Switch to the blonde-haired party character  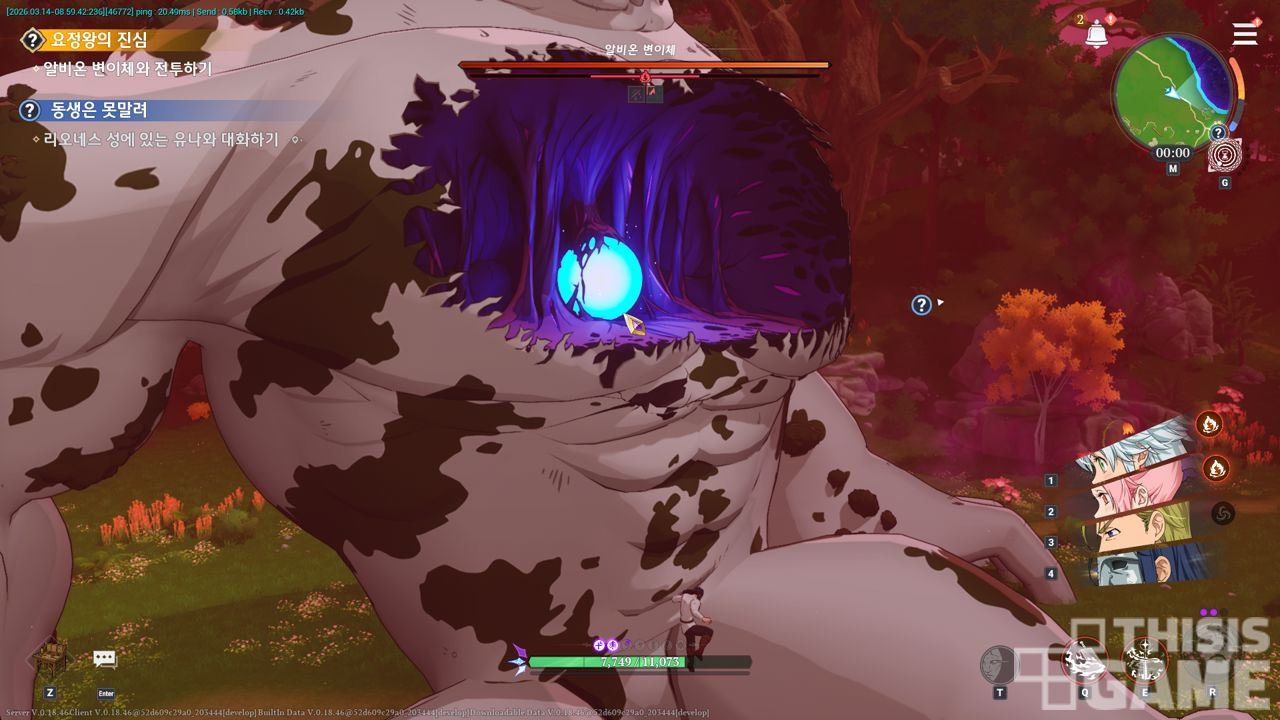point(1140,528)
